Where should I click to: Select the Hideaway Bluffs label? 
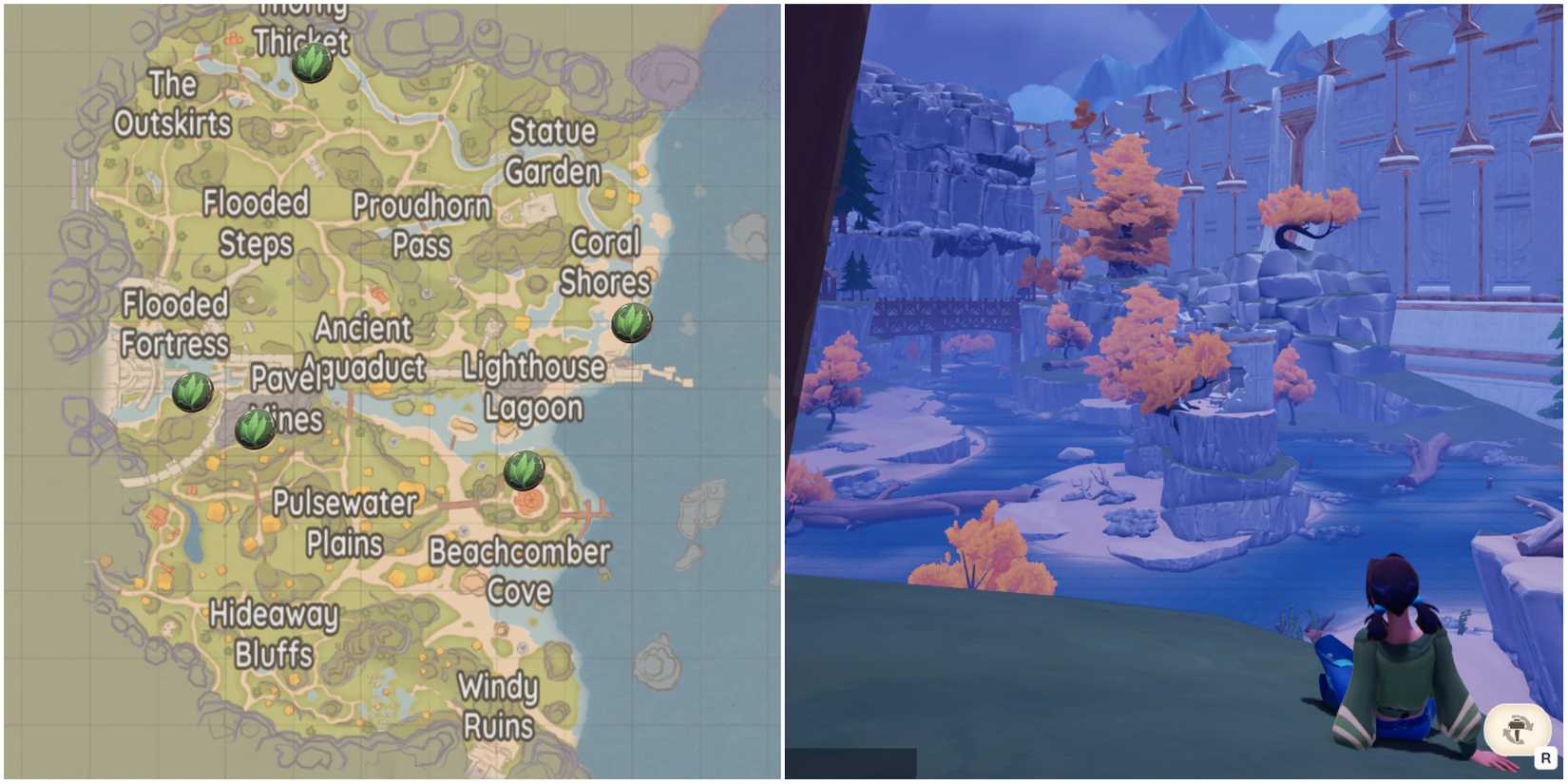[x=277, y=633]
